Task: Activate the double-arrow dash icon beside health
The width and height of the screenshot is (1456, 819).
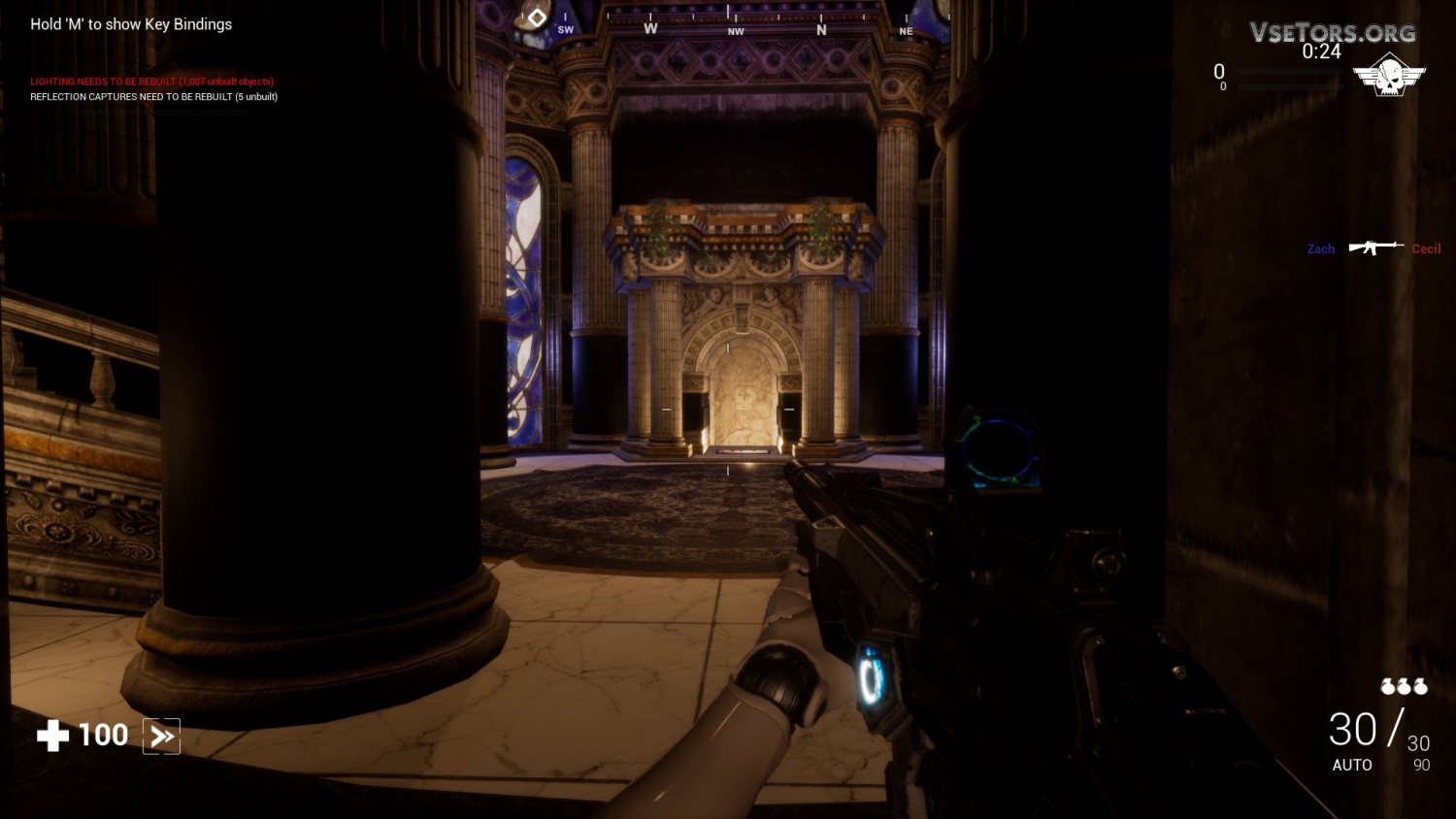Action: (x=161, y=737)
